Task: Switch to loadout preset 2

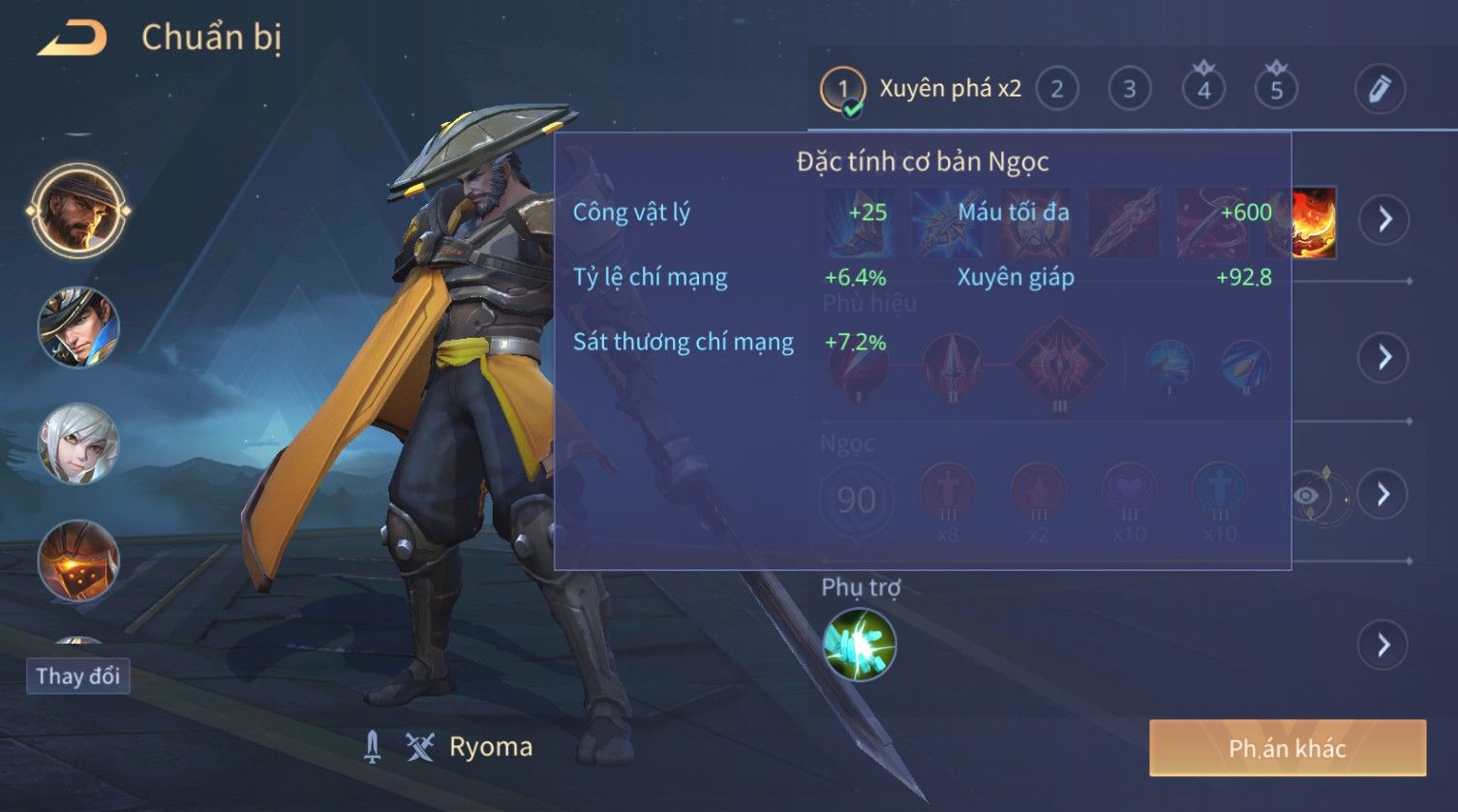Action: pyautogui.click(x=1057, y=90)
